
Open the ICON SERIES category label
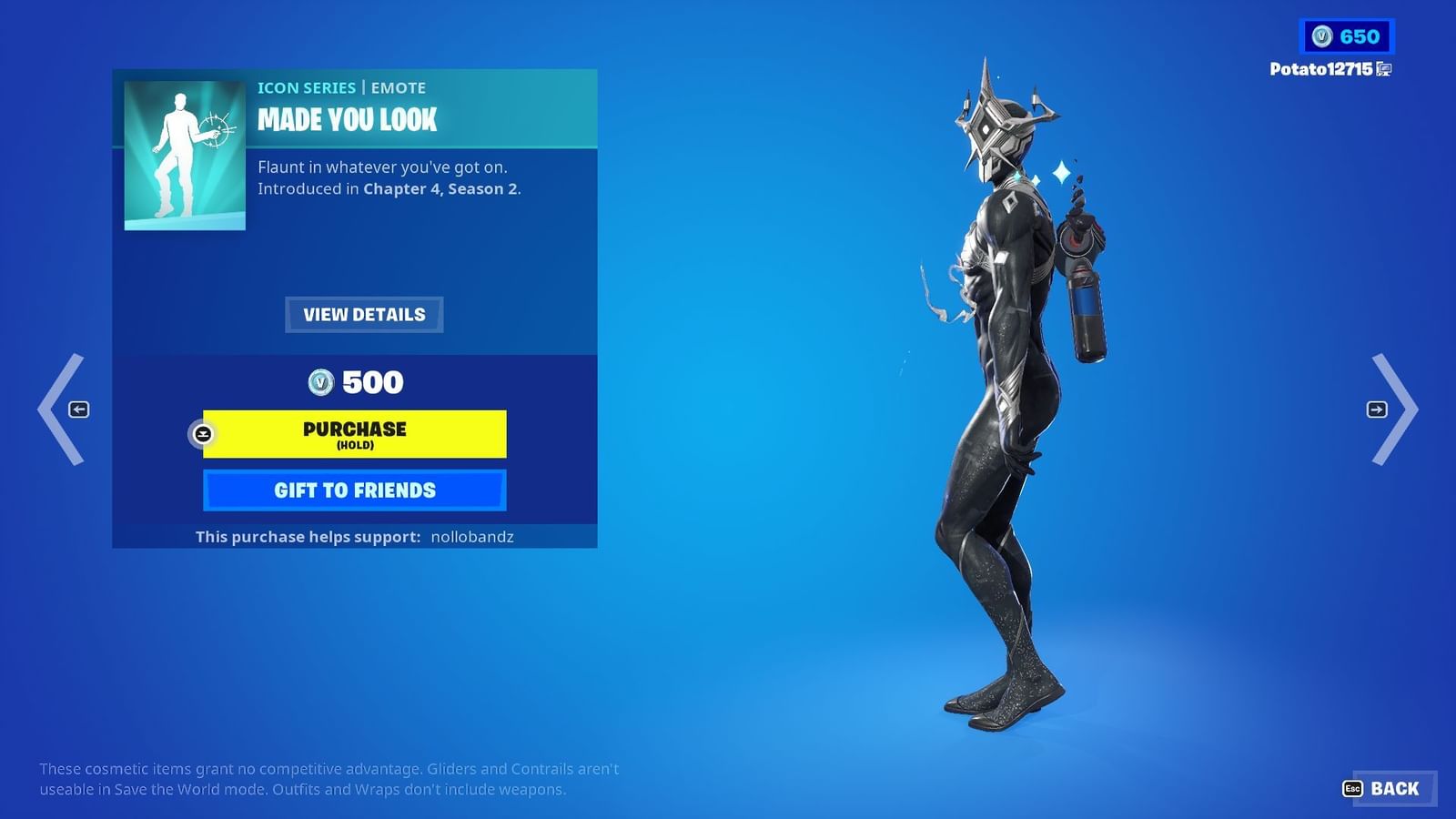tap(307, 87)
